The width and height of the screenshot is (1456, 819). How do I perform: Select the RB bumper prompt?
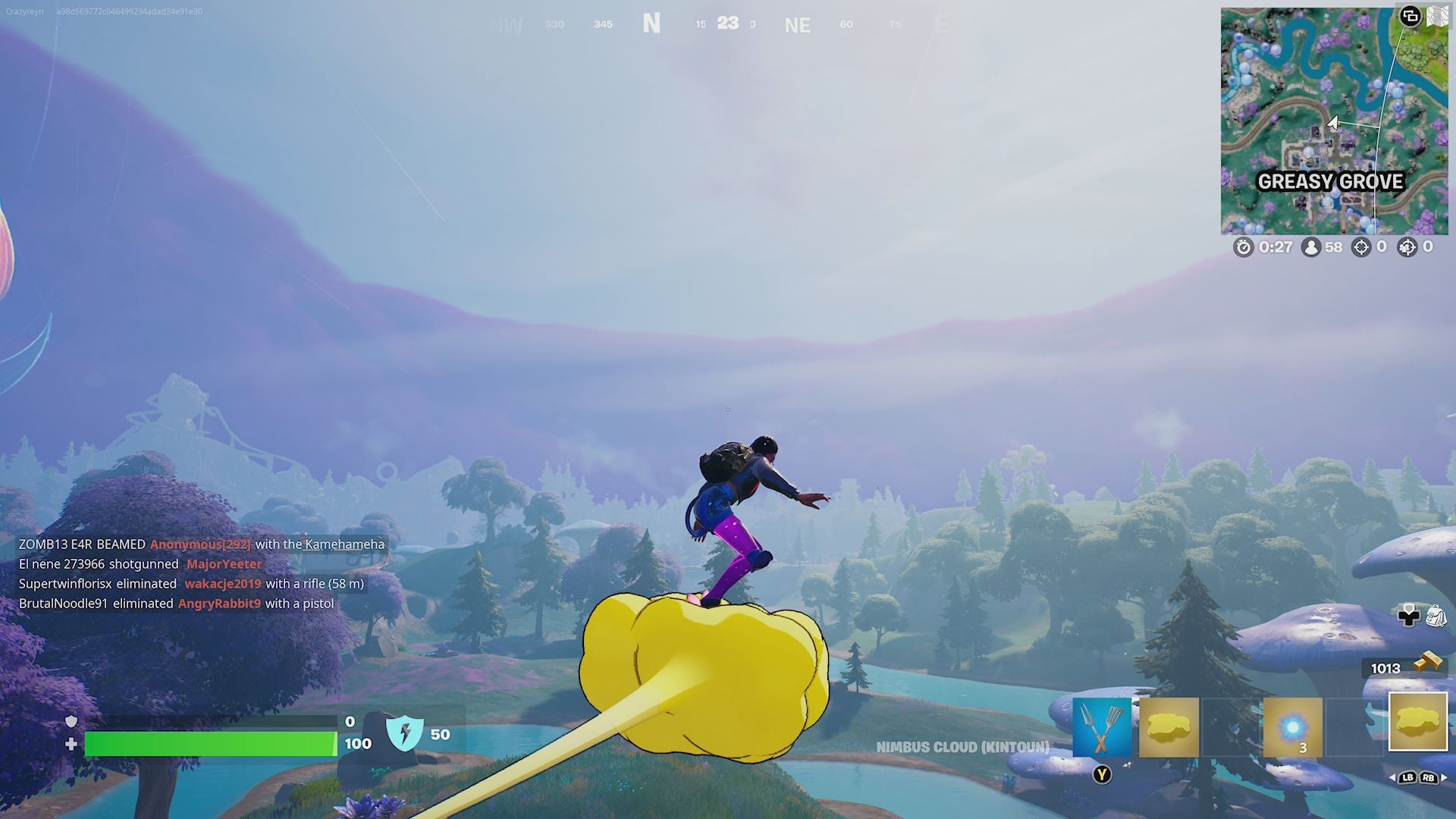[x=1427, y=777]
